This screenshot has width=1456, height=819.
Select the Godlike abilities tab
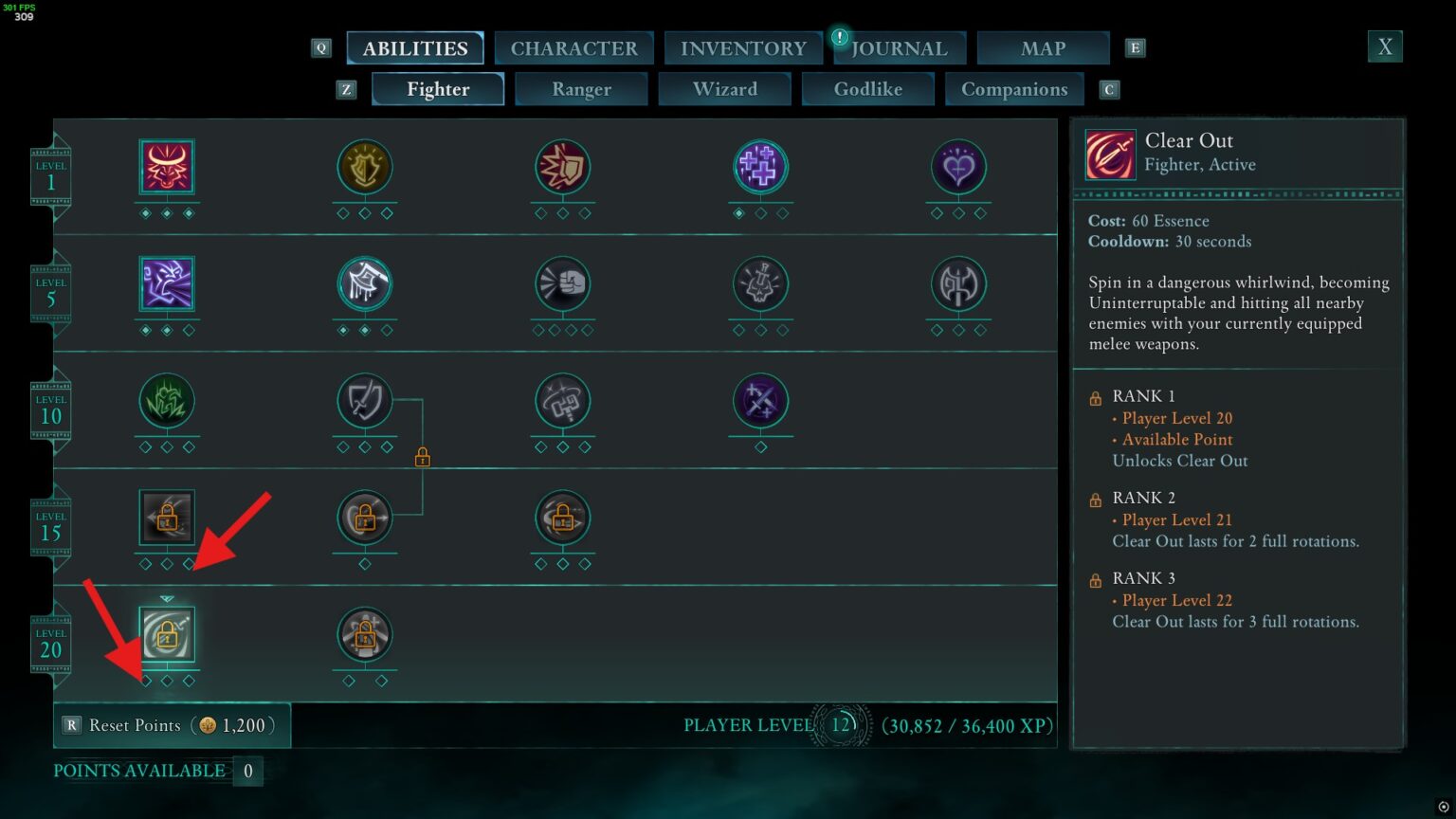click(x=867, y=88)
